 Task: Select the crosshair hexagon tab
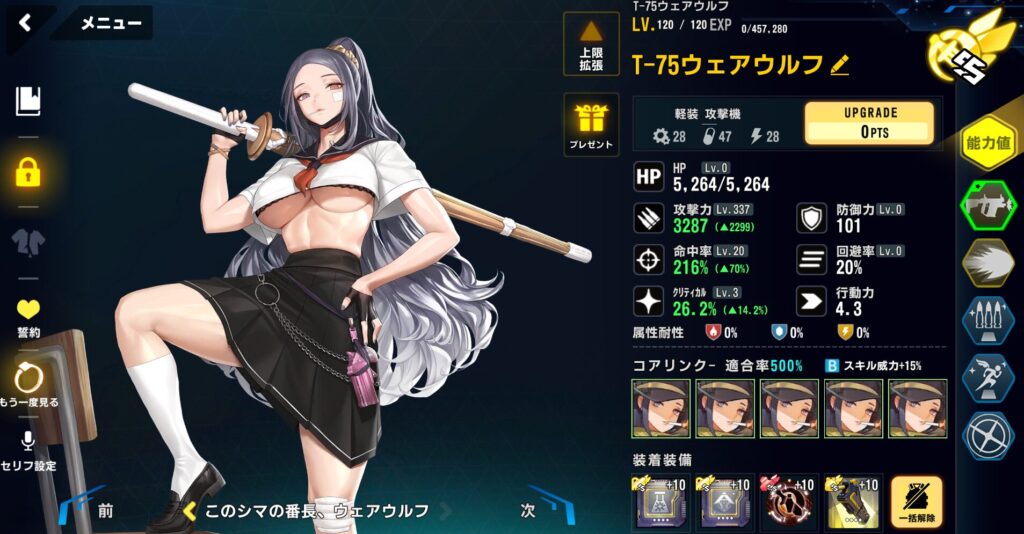click(987, 436)
